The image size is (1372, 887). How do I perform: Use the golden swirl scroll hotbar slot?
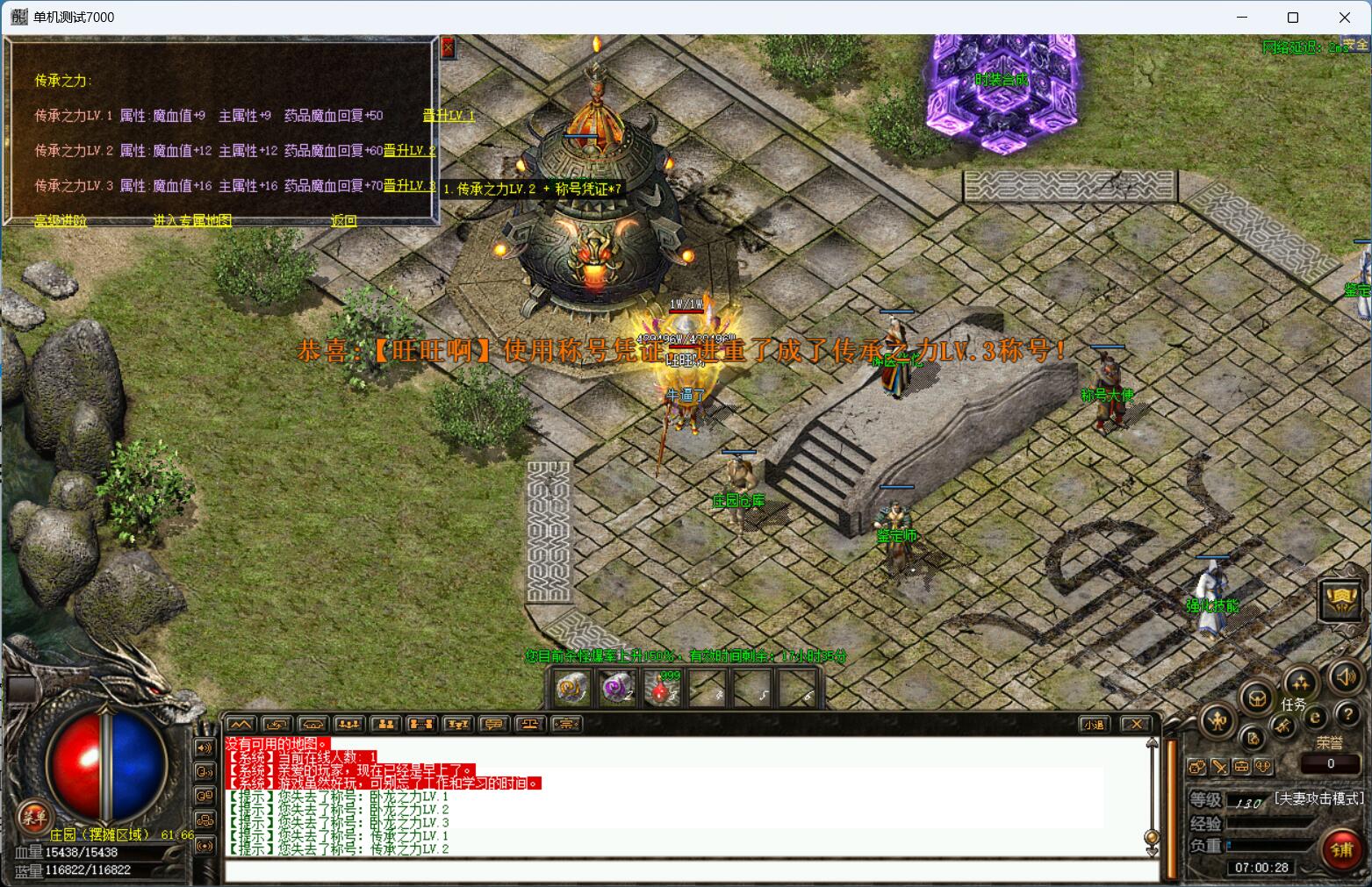pyautogui.click(x=572, y=690)
